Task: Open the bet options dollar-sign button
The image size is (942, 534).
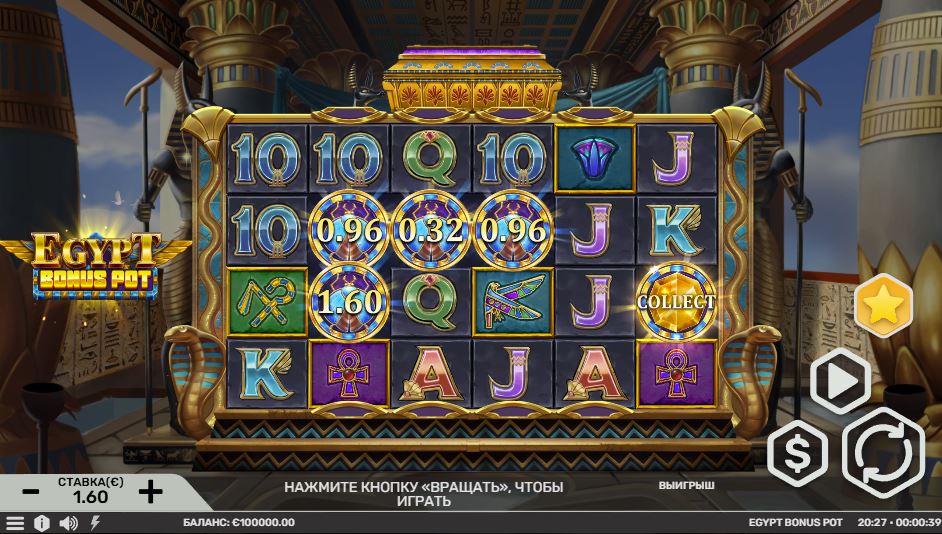Action: point(798,456)
